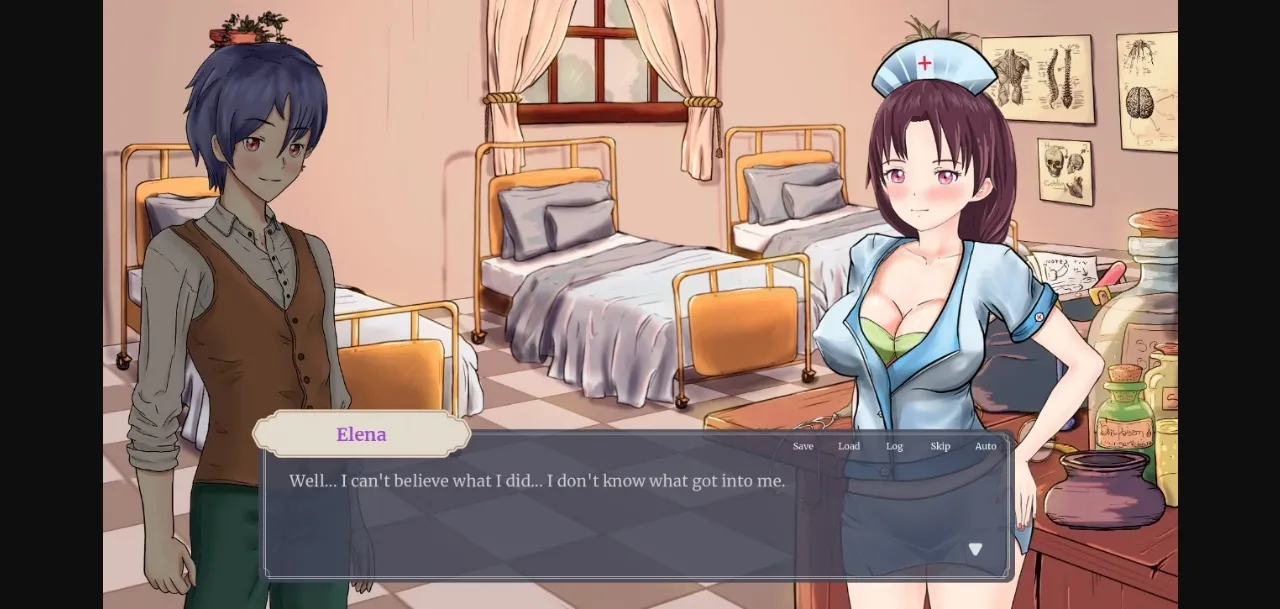1280x609 pixels.
Task: Click the down arrow to continue dialogue
Action: tap(975, 549)
